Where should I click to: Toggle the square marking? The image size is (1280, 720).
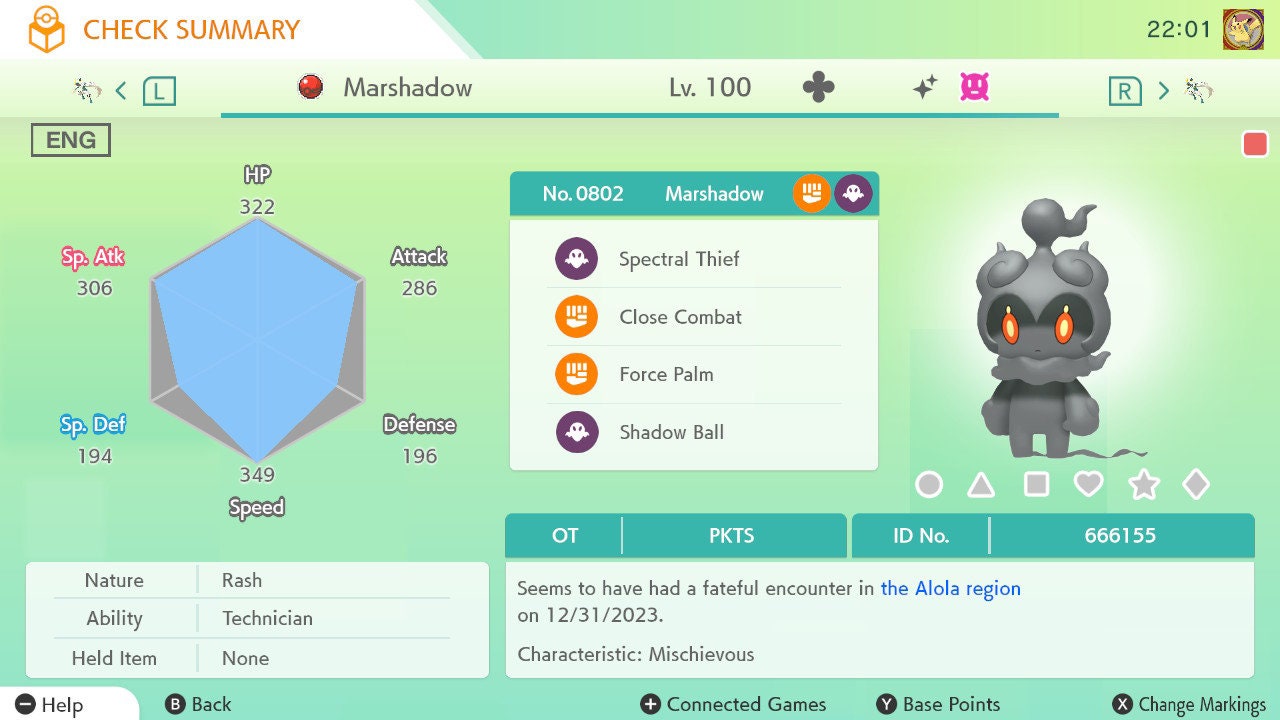click(x=1036, y=485)
